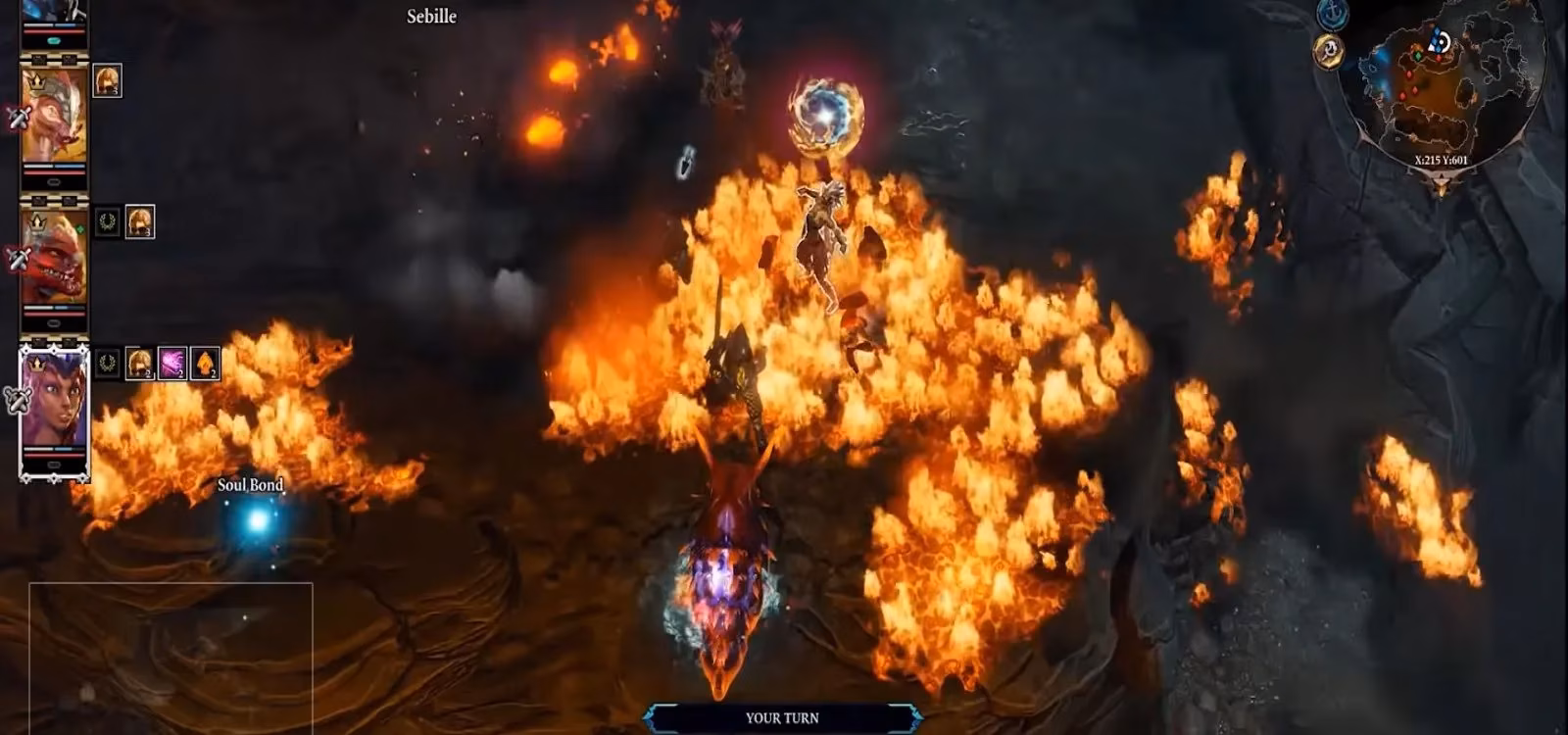Viewport: 1568px width, 735px height.
Task: Click the crossed swords combat icon on Sebille's portrait
Action: coord(19,119)
